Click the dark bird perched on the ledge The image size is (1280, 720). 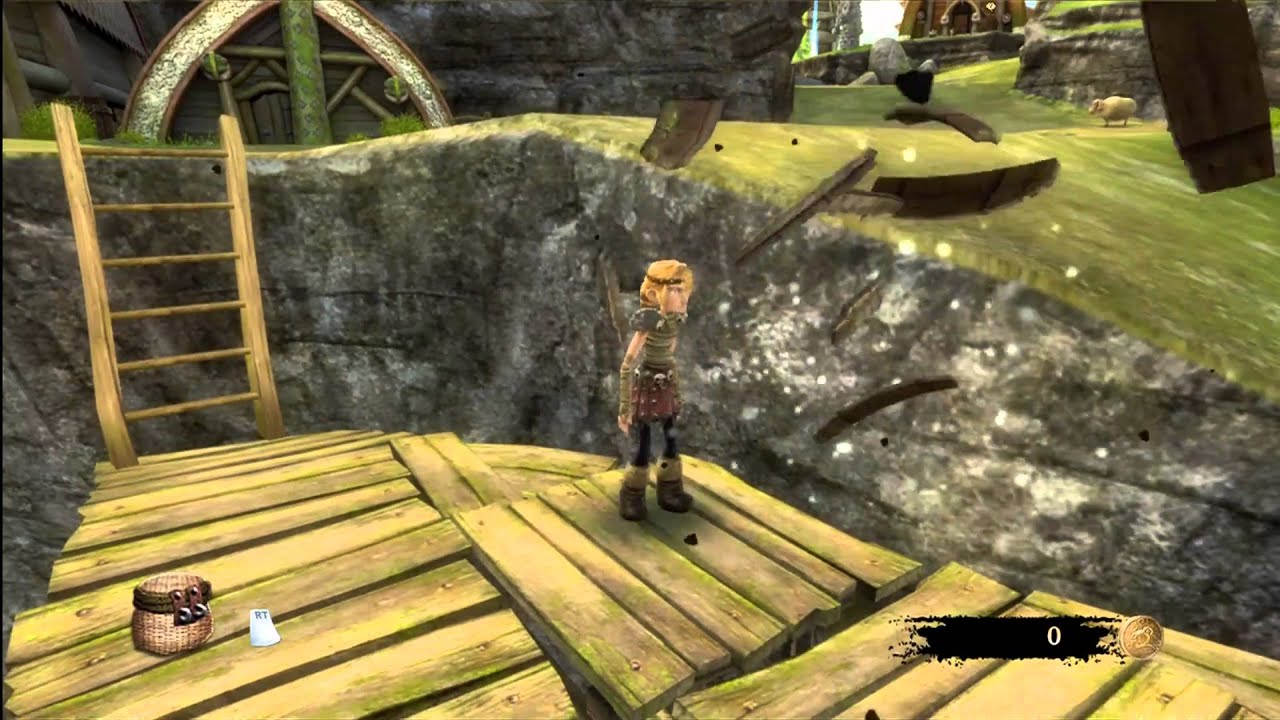pyautogui.click(x=915, y=85)
